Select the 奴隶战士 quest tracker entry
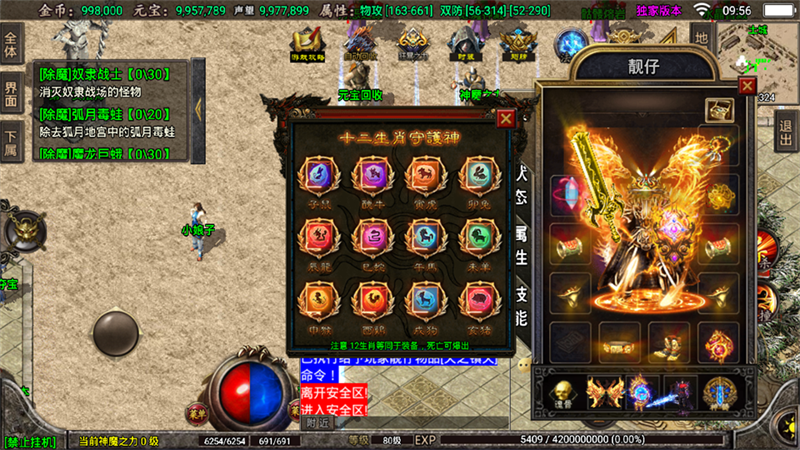The image size is (800, 450). (x=107, y=82)
